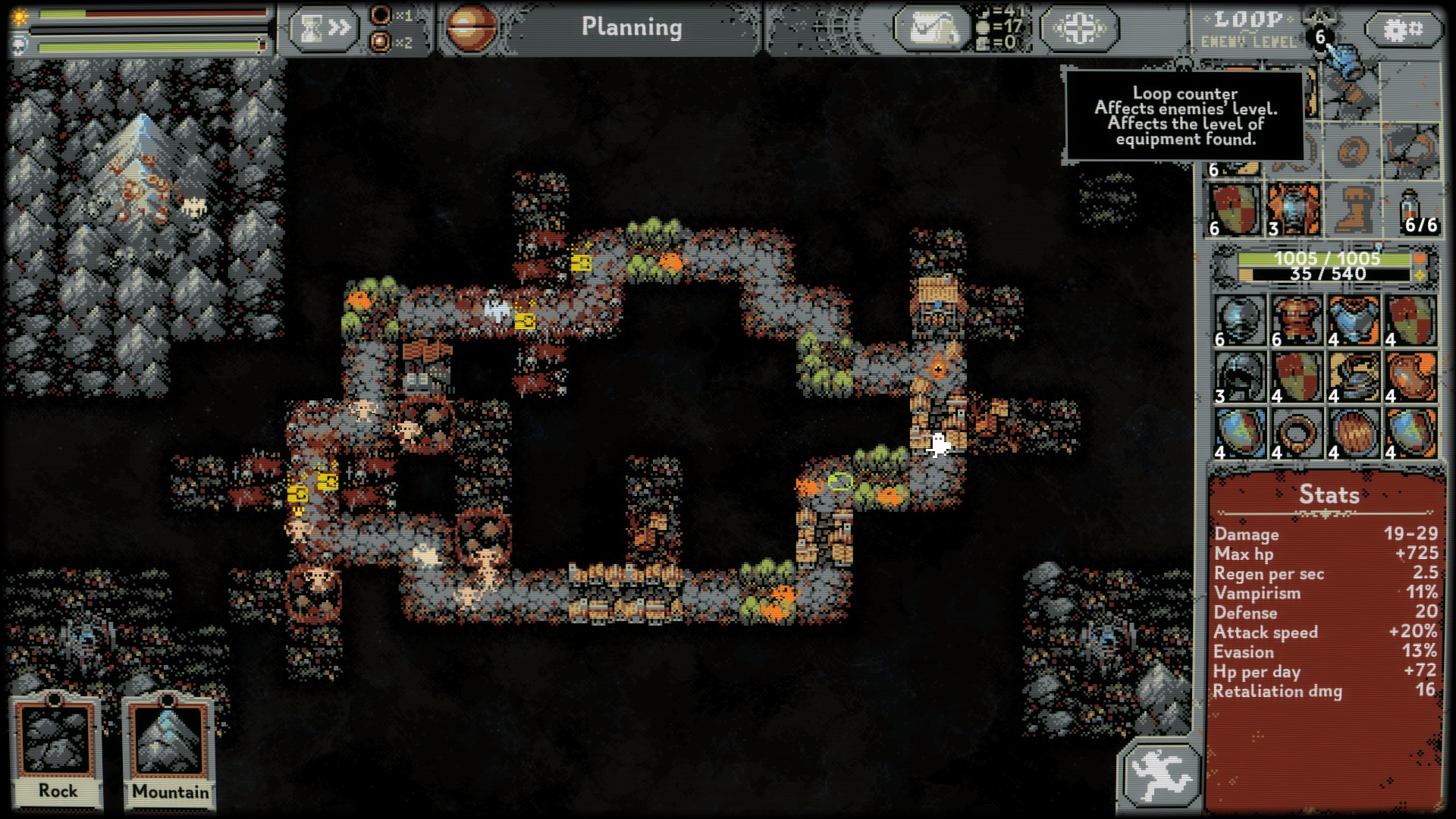Pick the level 3 dark helmet in inventory

click(x=1241, y=377)
